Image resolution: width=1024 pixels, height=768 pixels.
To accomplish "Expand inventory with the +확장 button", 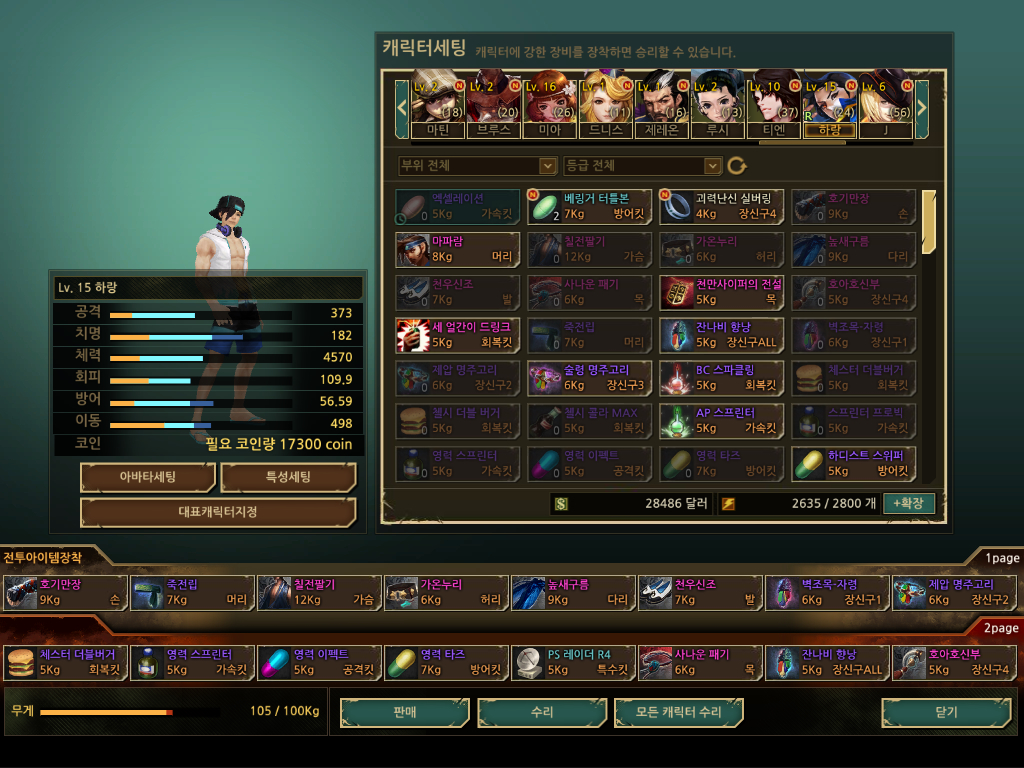I will pos(908,503).
